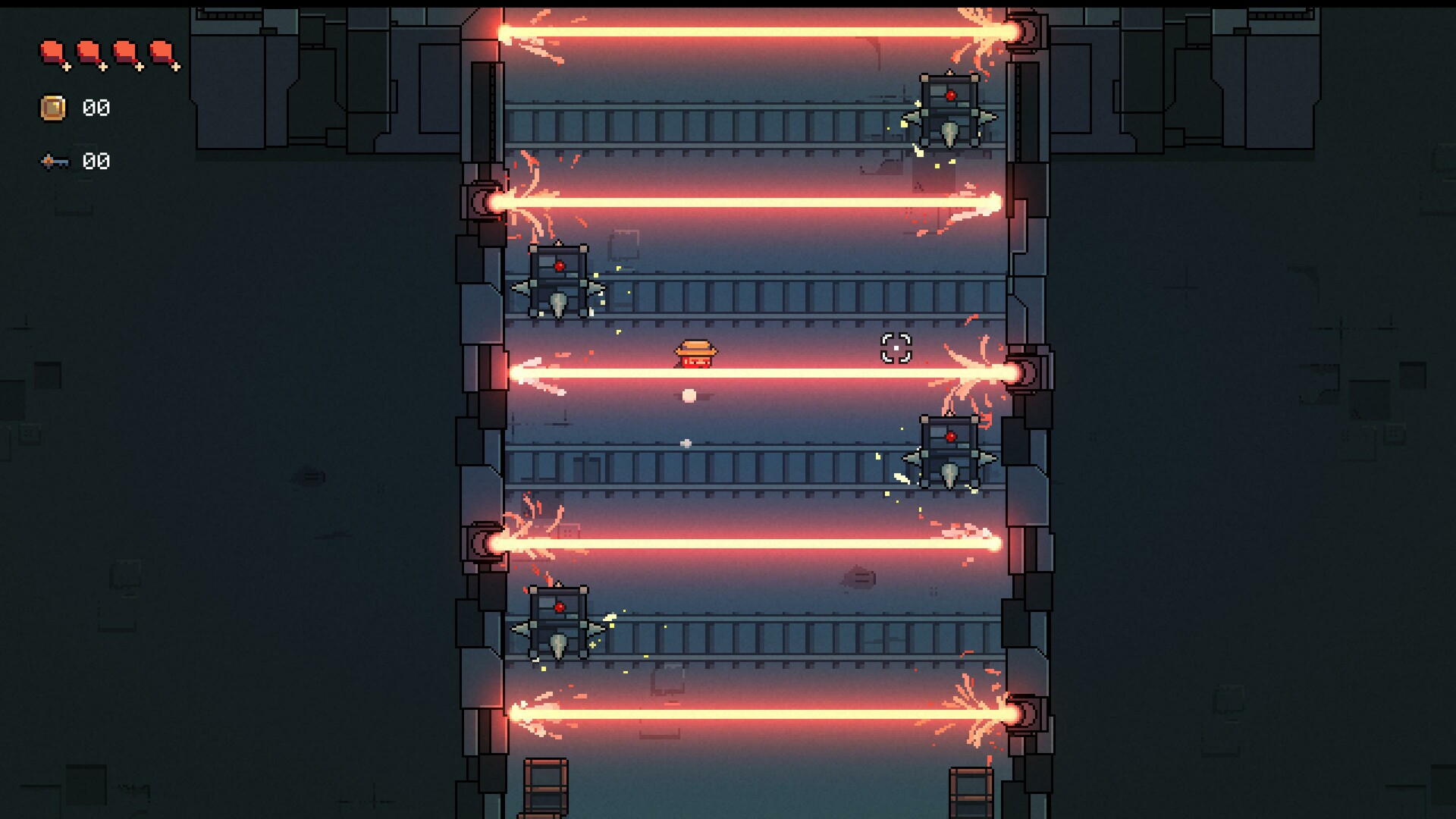Click the key counter reading 00
Screen dimensions: 1456x819
coord(96,162)
